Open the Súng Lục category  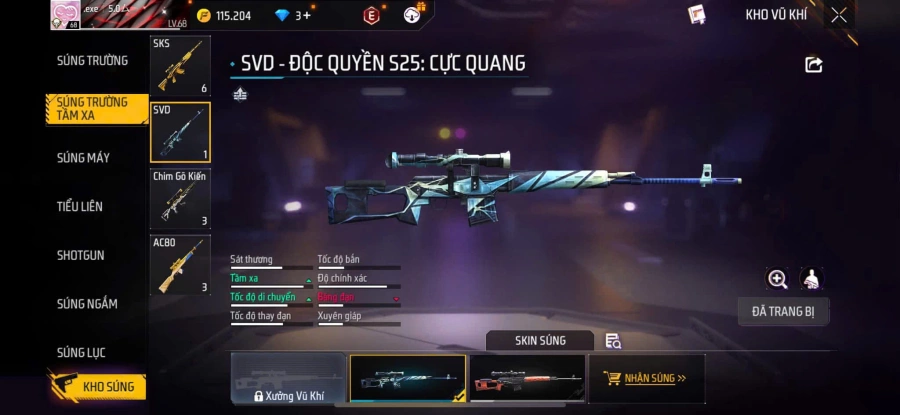click(x=81, y=352)
